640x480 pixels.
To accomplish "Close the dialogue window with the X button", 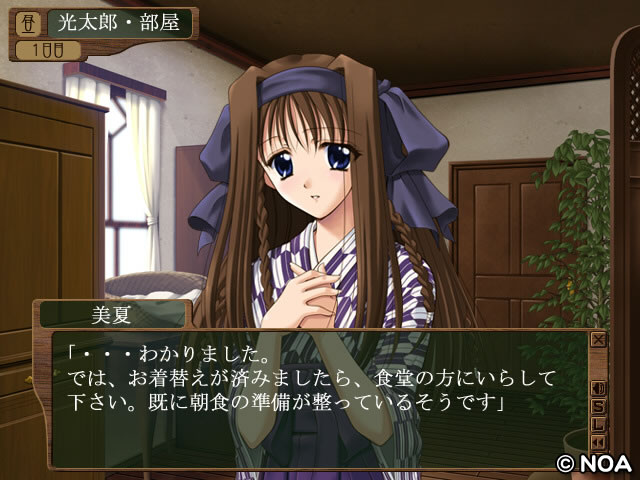I will [598, 340].
